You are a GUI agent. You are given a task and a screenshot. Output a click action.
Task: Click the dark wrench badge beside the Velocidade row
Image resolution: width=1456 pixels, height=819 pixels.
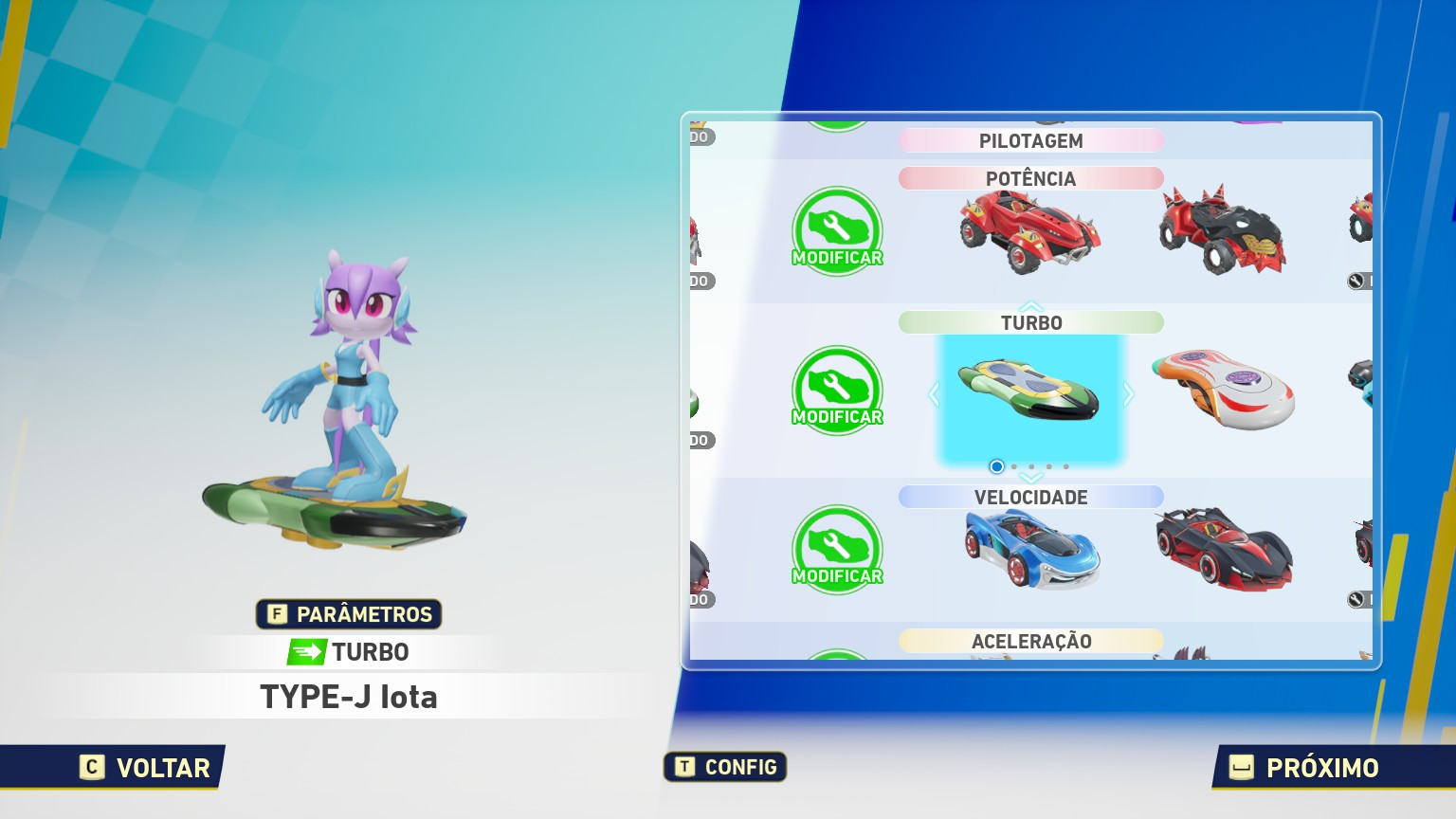[x=1356, y=600]
